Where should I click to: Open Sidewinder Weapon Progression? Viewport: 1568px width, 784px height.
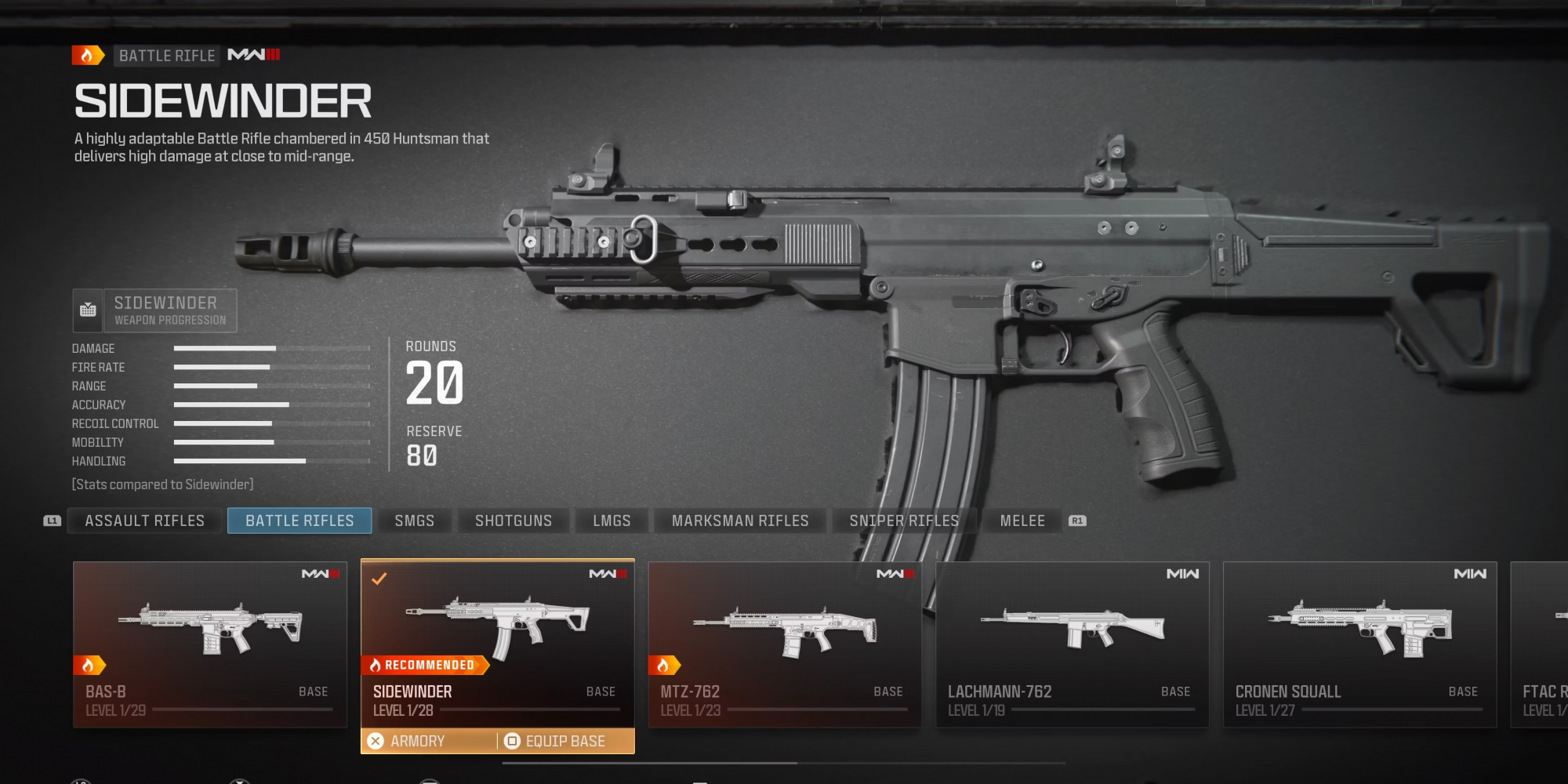click(155, 310)
